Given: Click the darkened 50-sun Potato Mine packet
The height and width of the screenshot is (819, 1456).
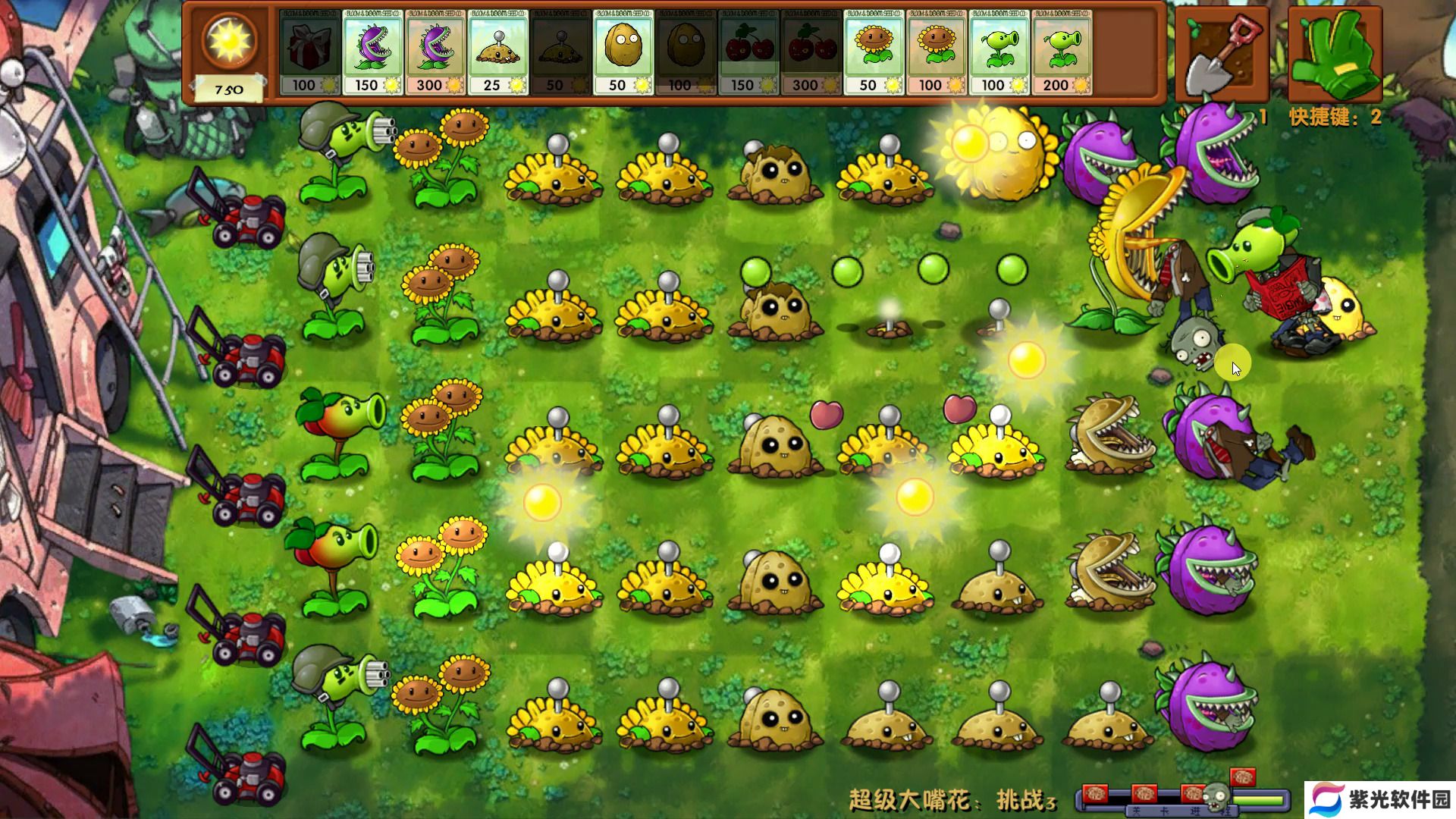Looking at the screenshot, I should 560,52.
